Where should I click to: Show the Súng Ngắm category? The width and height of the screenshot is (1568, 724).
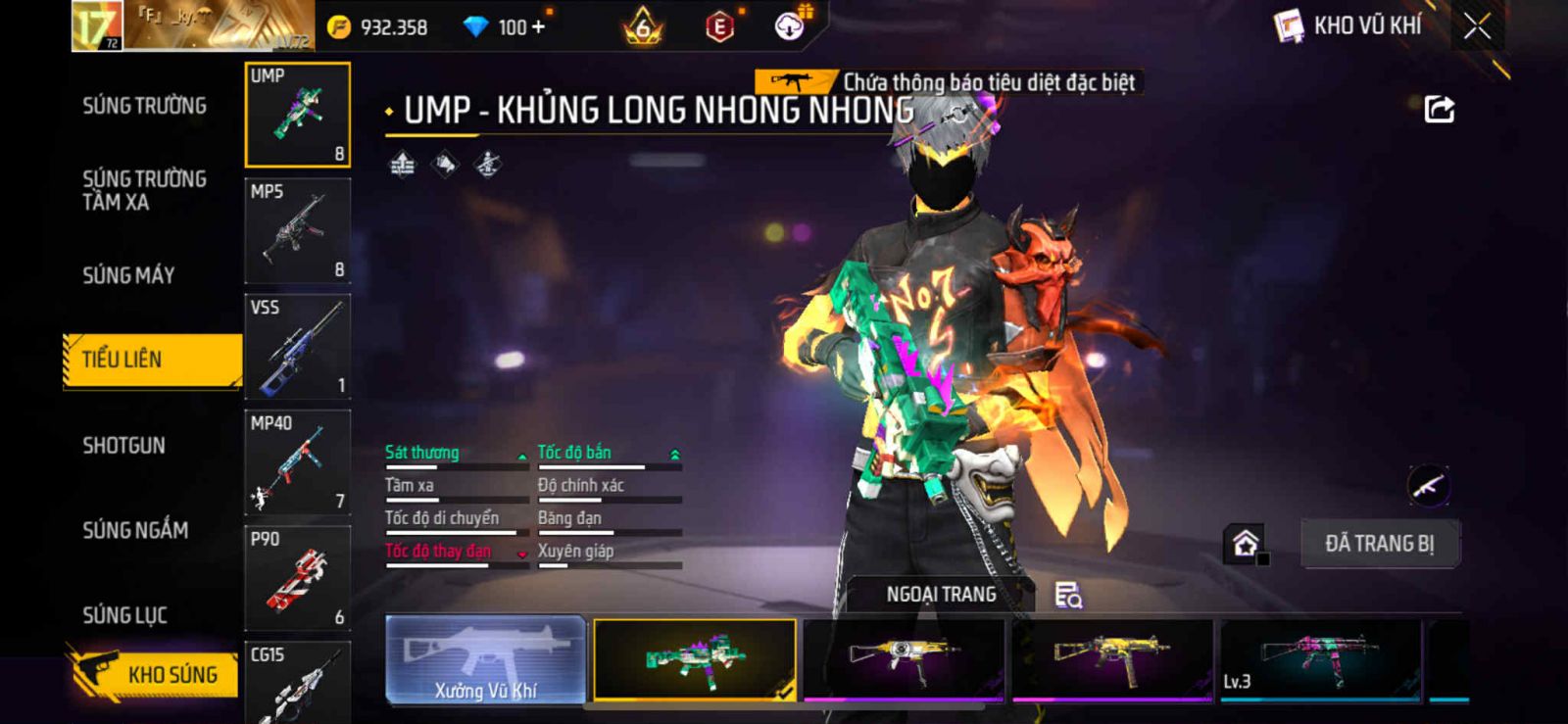click(135, 530)
